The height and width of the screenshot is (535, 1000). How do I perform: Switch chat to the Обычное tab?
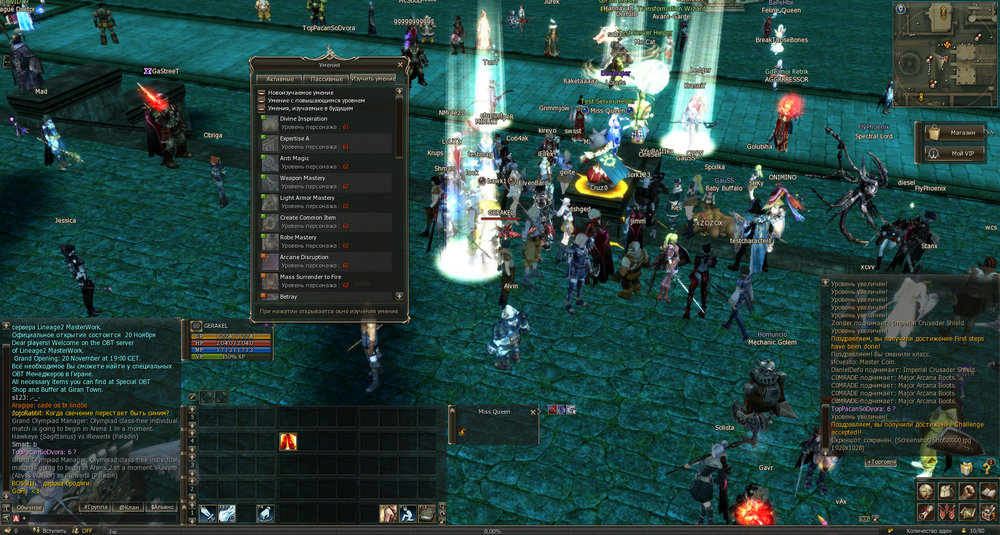pyautogui.click(x=27, y=508)
